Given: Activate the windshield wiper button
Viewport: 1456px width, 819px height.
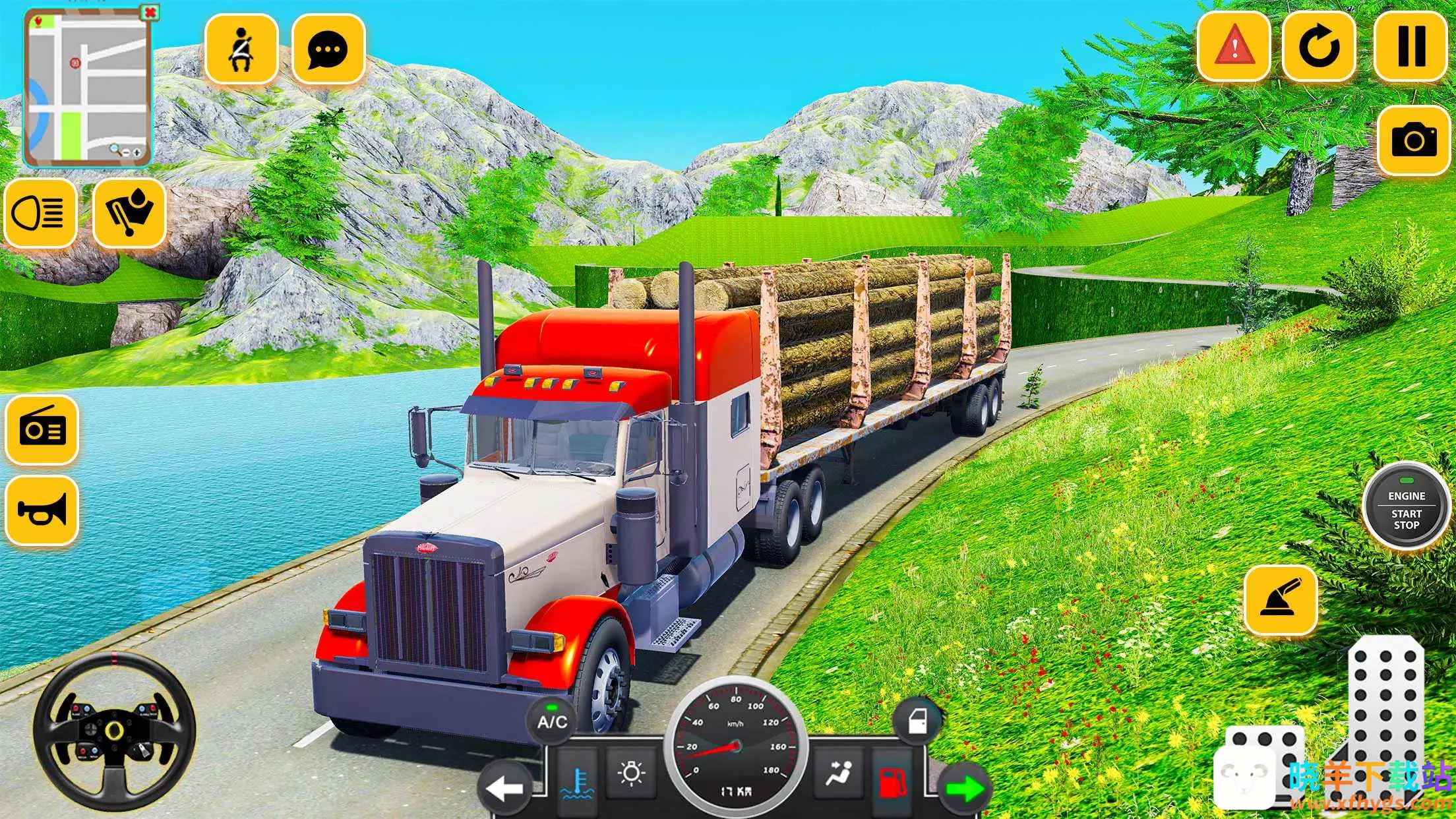Looking at the screenshot, I should 129,212.
